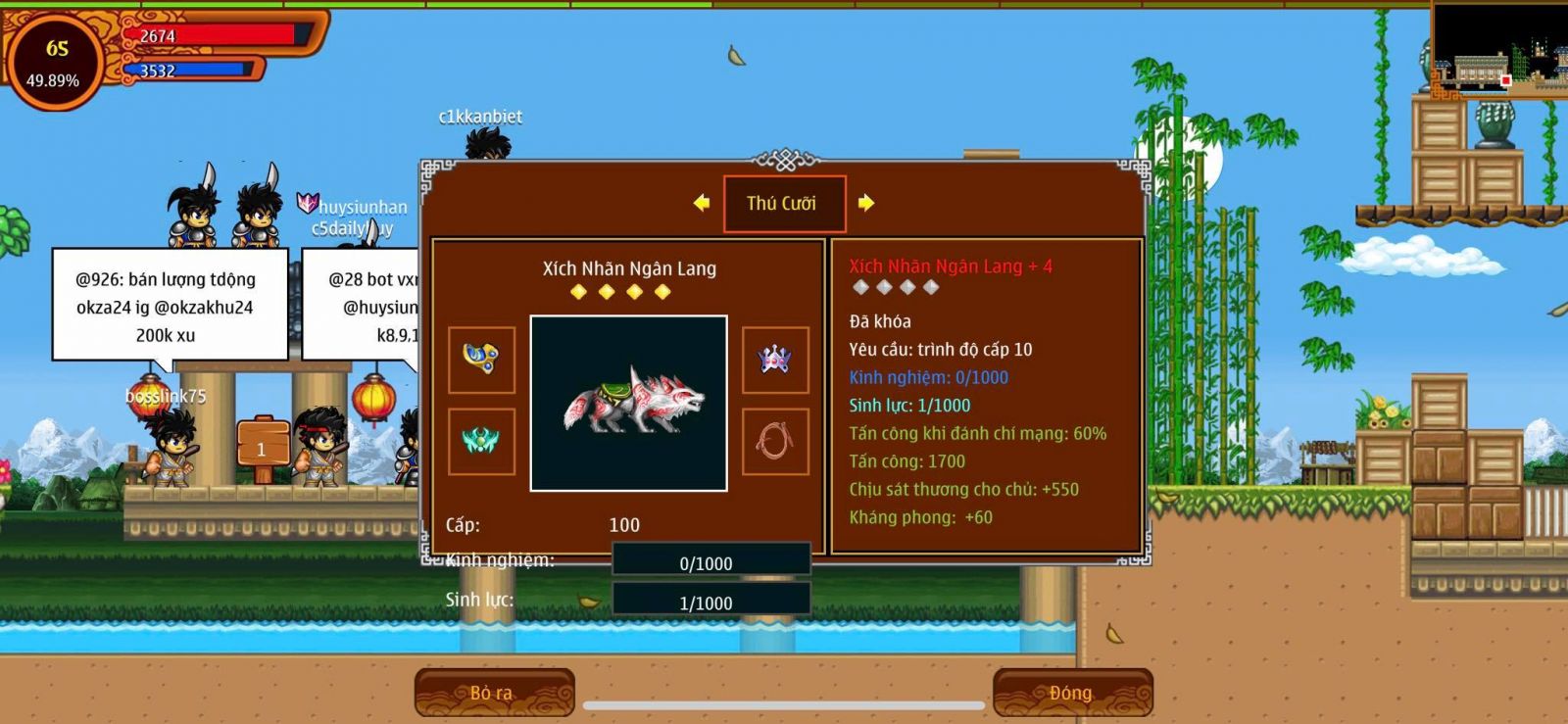Go to next tab with right arrow
This screenshot has height=724, width=1568.
865,203
